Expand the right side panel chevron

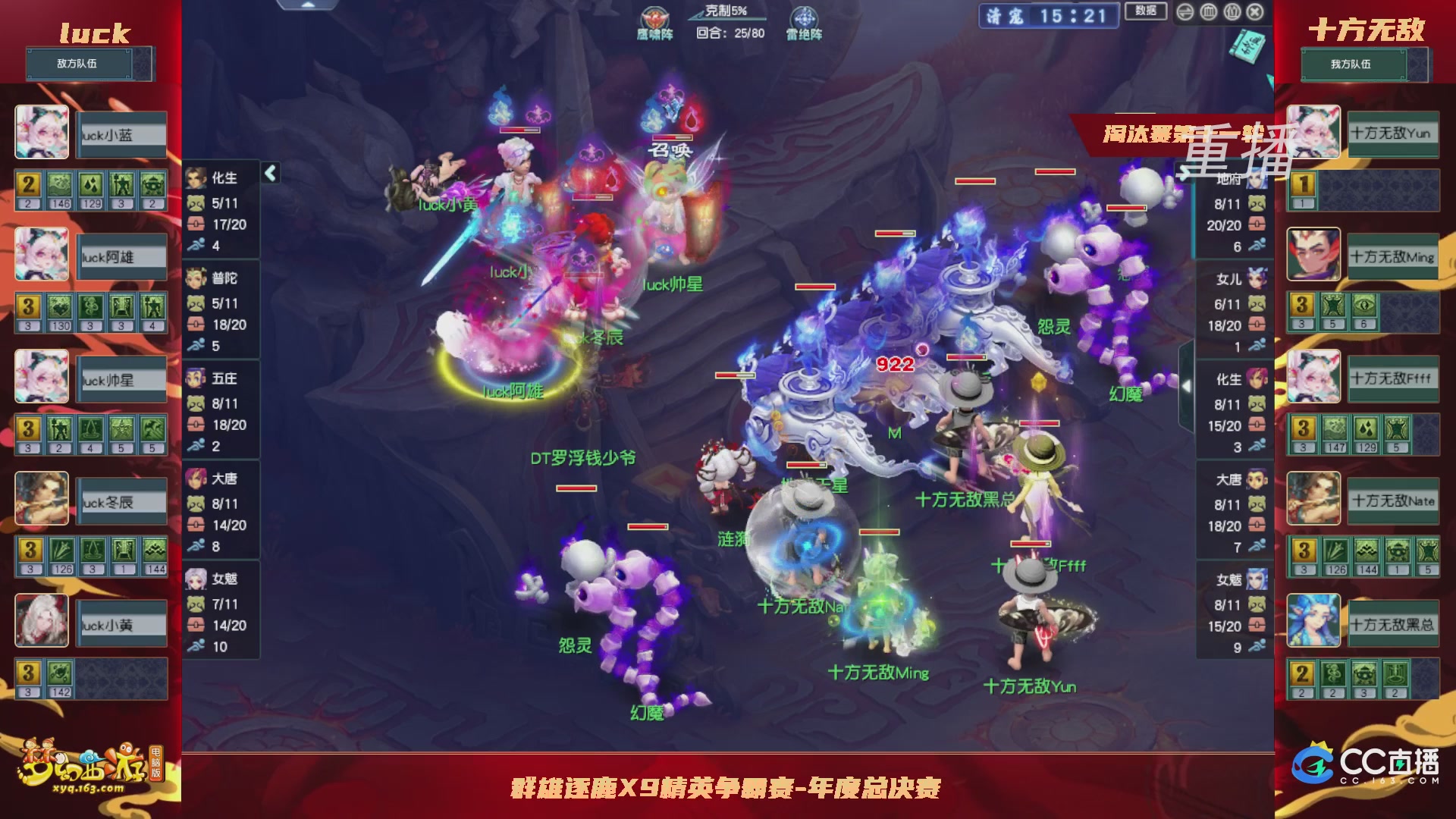1186,385
